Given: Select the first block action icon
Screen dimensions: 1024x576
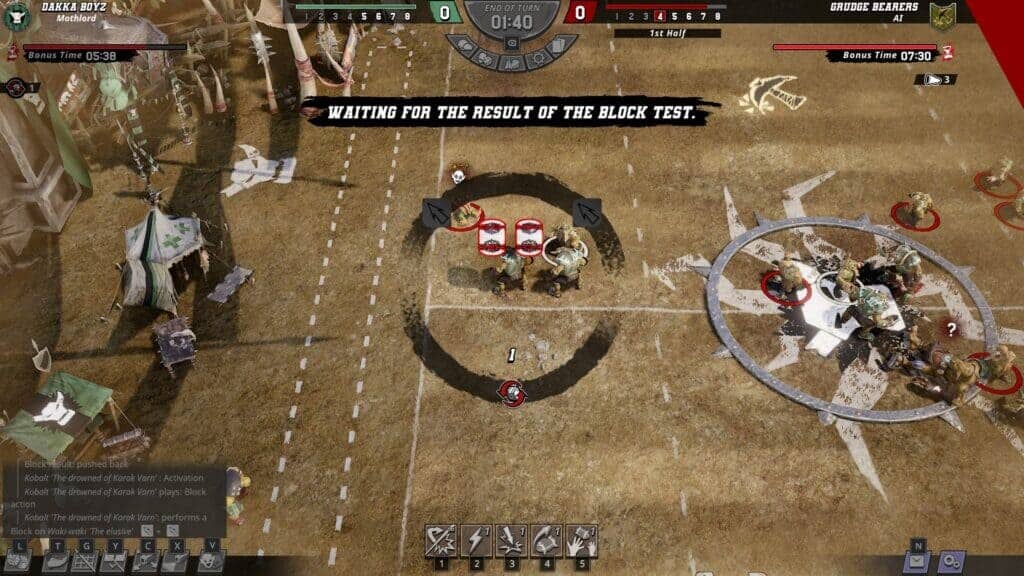Looking at the screenshot, I should coord(441,540).
